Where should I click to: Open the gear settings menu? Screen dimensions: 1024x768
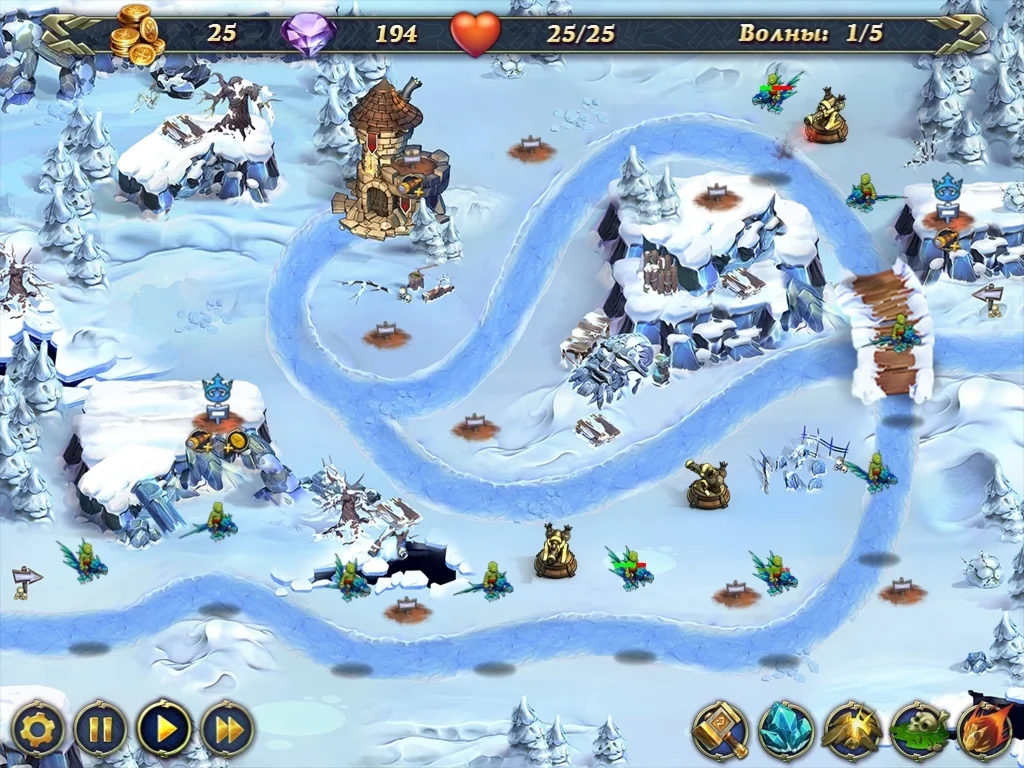(x=38, y=728)
